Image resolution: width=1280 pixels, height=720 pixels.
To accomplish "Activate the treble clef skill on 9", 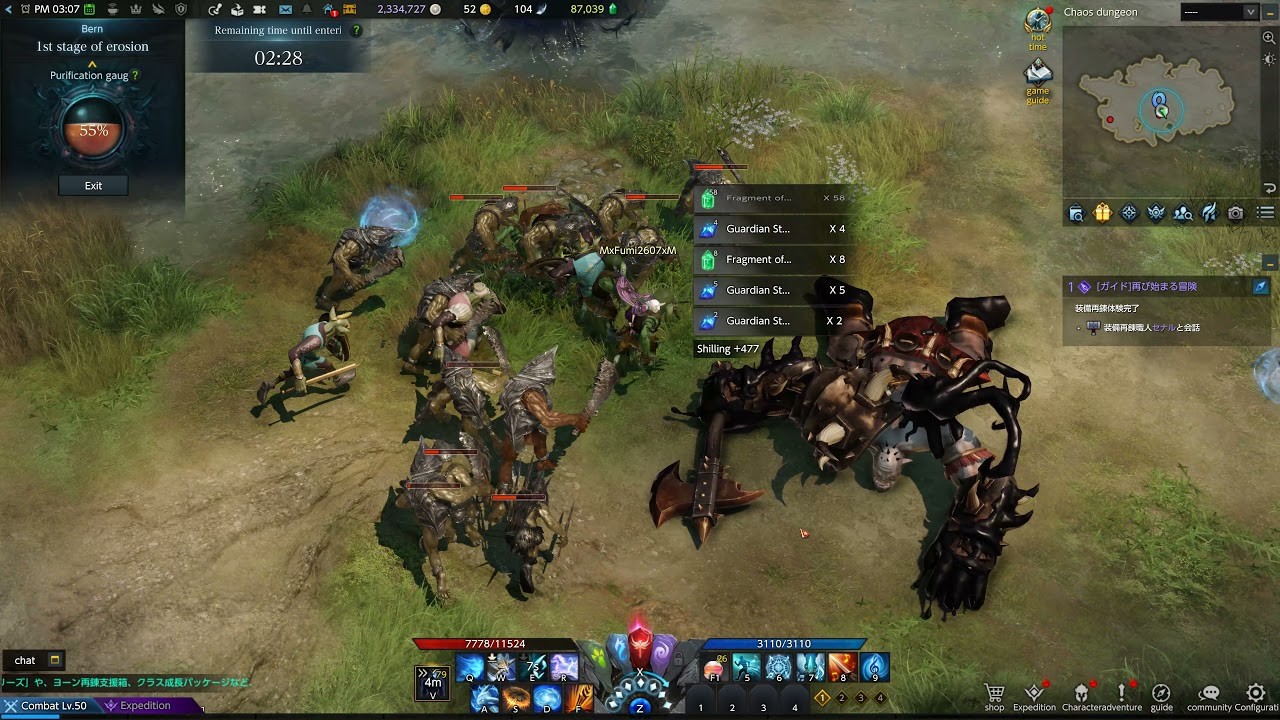I will (x=874, y=668).
